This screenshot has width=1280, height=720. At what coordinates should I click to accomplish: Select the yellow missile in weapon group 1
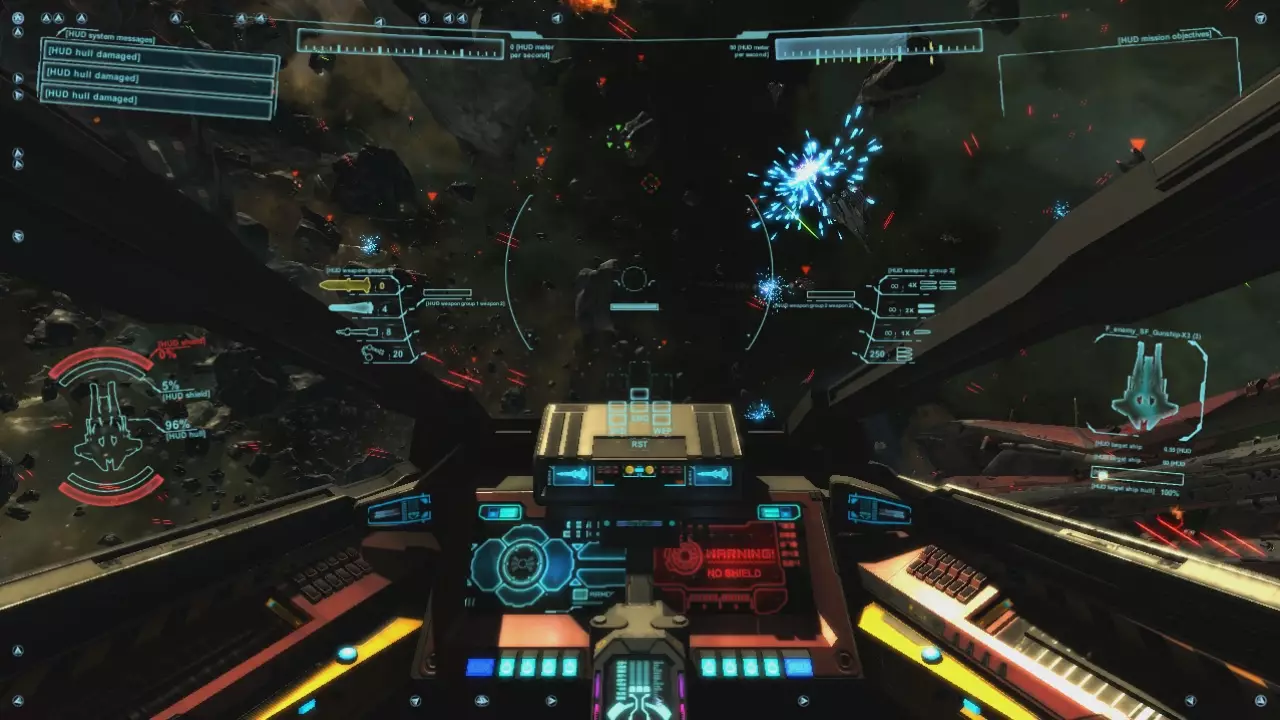point(344,284)
